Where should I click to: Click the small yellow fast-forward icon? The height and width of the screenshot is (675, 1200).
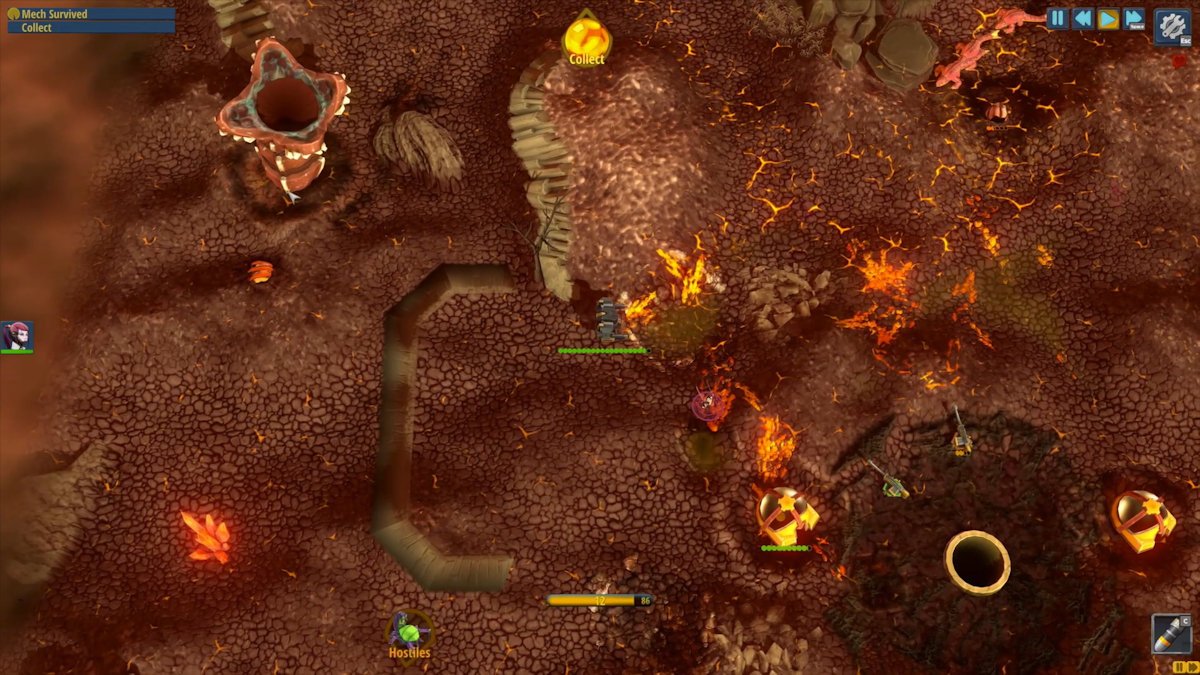pyautogui.click(x=1192, y=666)
